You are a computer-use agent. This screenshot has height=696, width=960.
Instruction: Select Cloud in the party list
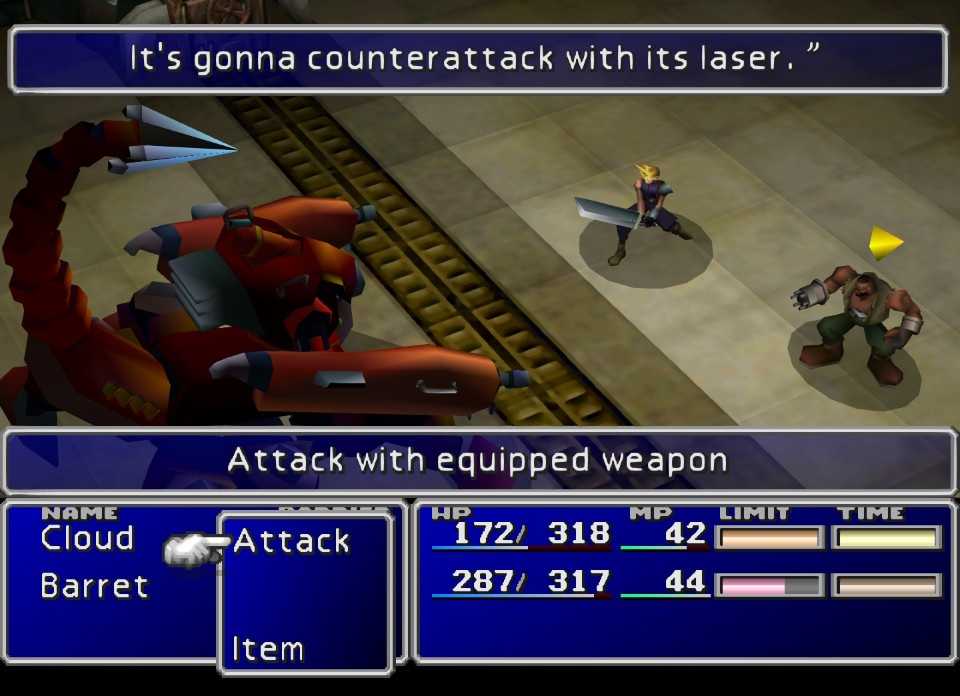87,539
